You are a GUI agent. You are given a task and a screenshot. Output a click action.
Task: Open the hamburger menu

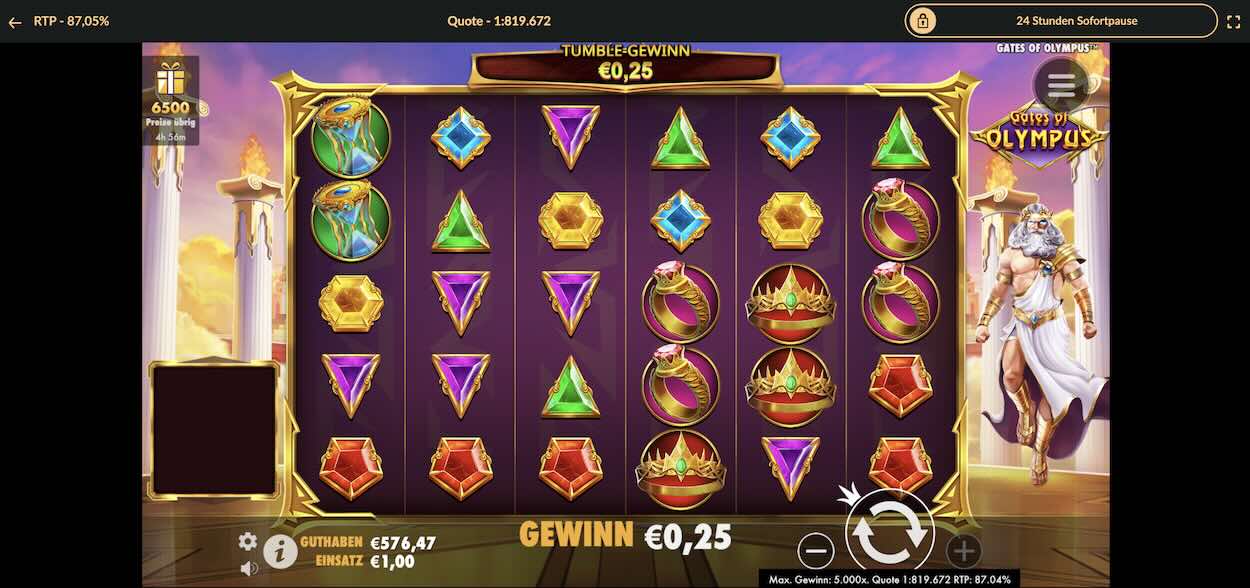click(x=1061, y=86)
